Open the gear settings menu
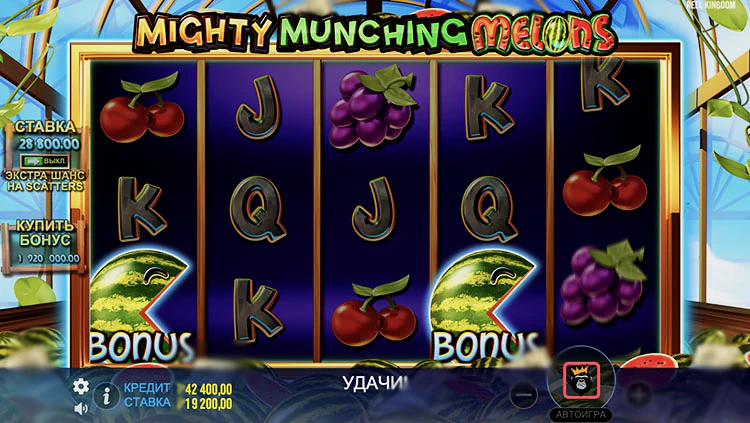The image size is (750, 423). (81, 386)
